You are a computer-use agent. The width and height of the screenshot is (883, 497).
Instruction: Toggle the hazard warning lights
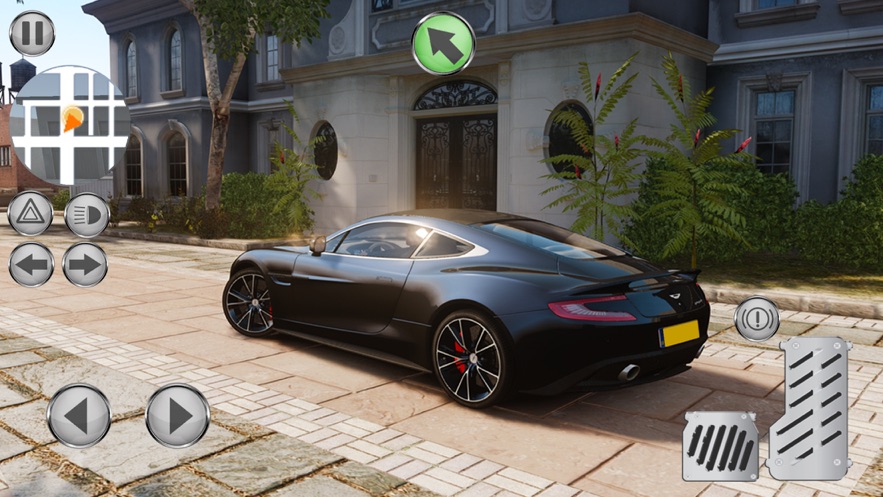30,214
